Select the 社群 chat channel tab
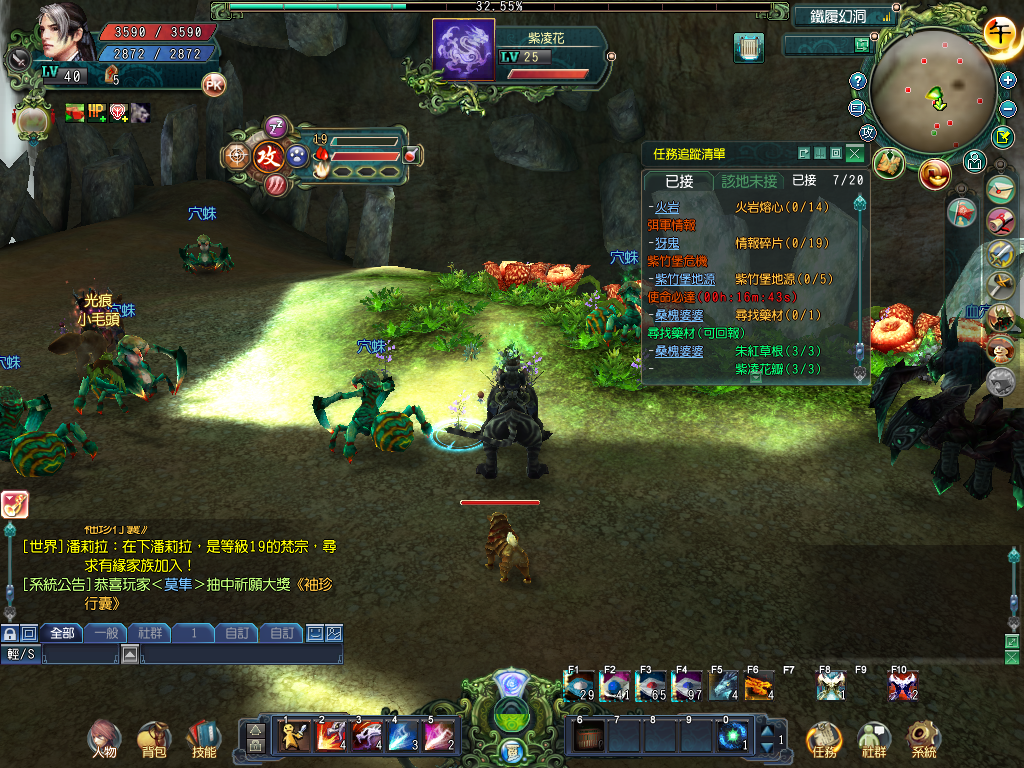Viewport: 1024px width, 768px height. [x=150, y=633]
